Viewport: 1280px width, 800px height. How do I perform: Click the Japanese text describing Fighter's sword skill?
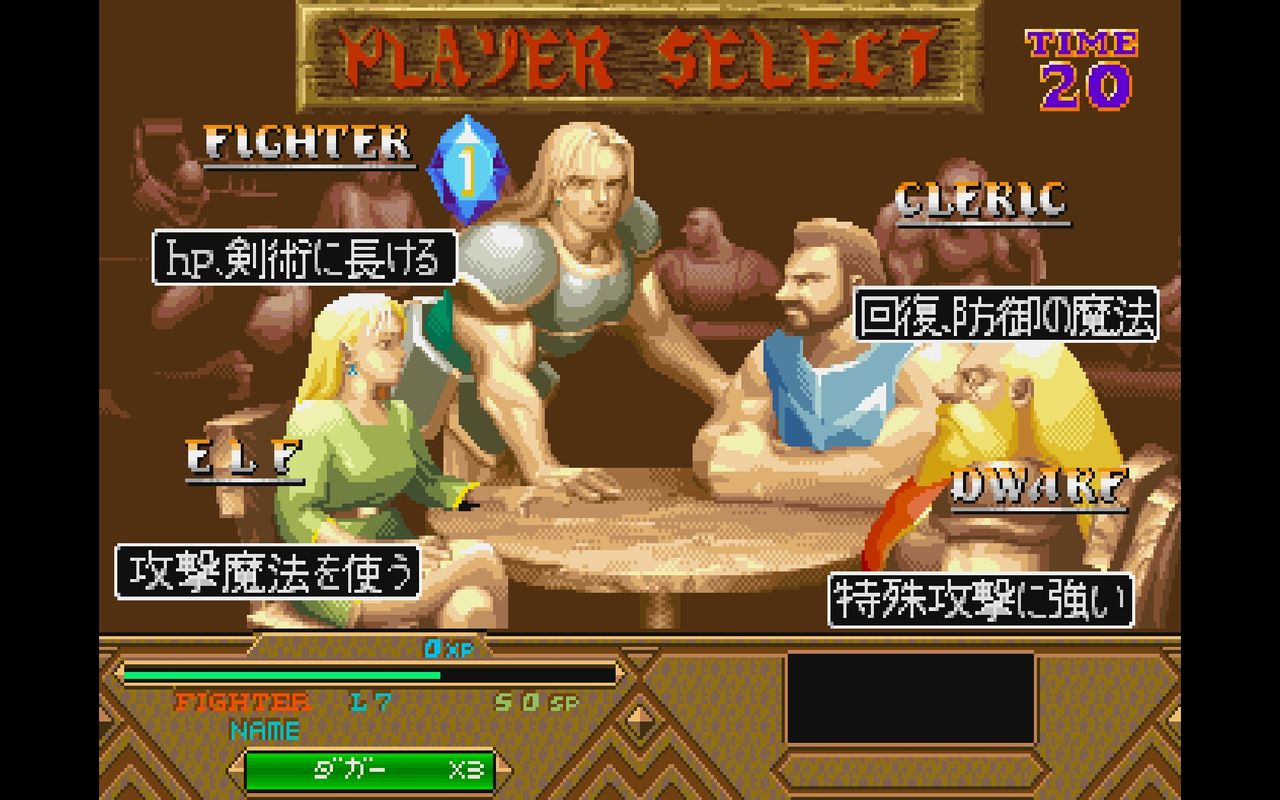coord(305,257)
